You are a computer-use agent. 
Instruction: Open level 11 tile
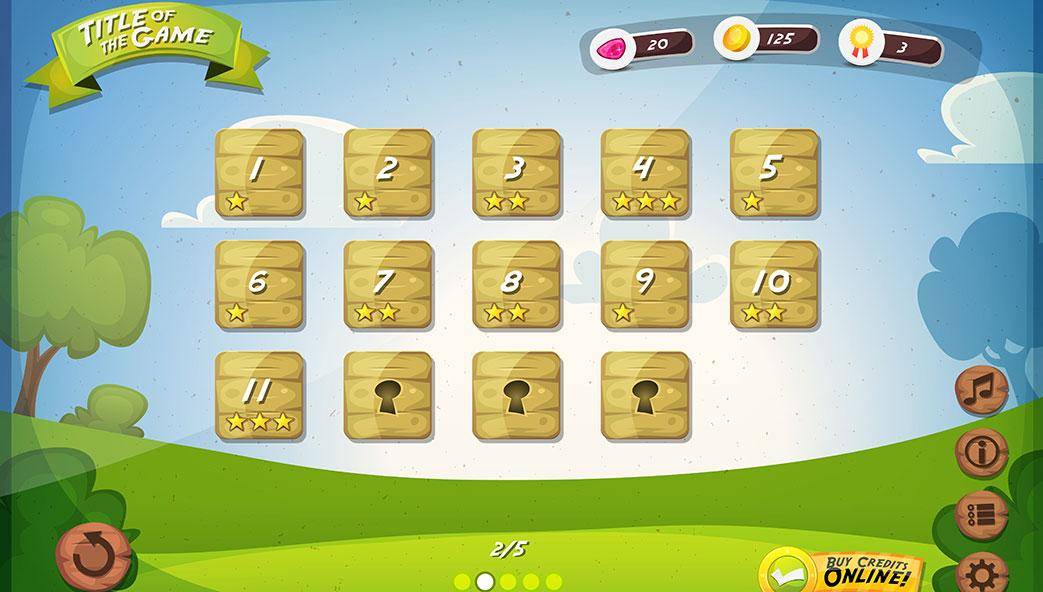pyautogui.click(x=260, y=396)
